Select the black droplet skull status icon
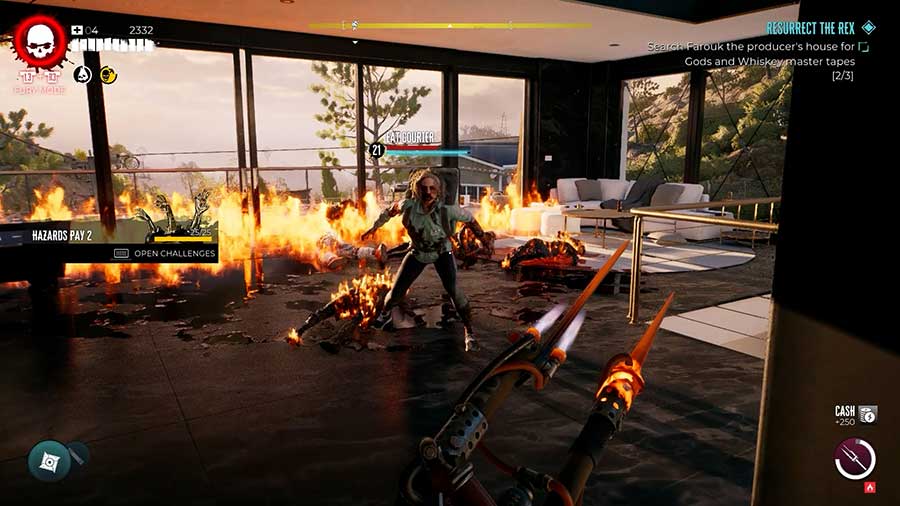The image size is (900, 506). [x=84, y=74]
